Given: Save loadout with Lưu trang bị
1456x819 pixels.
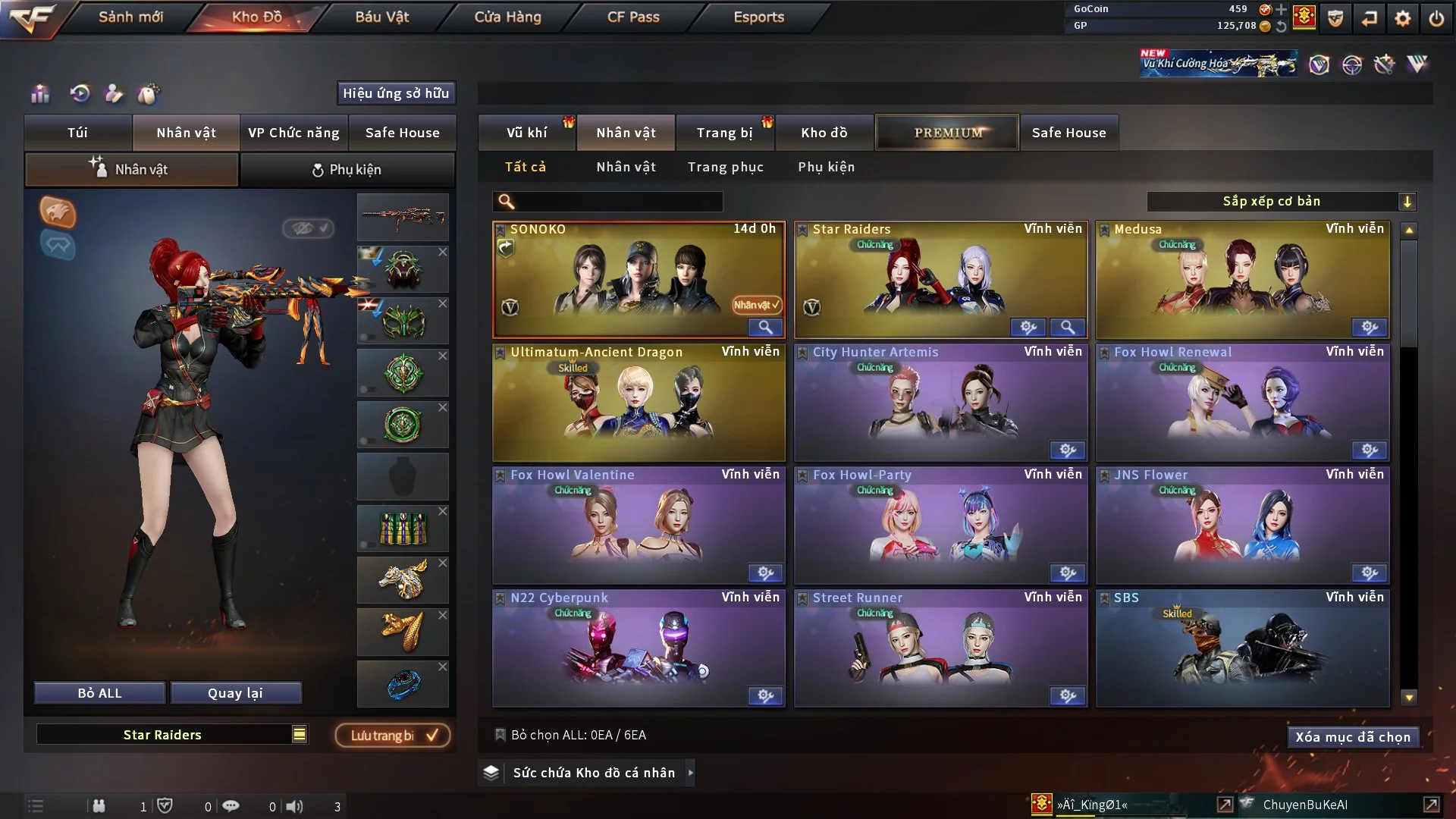Looking at the screenshot, I should coord(393,736).
